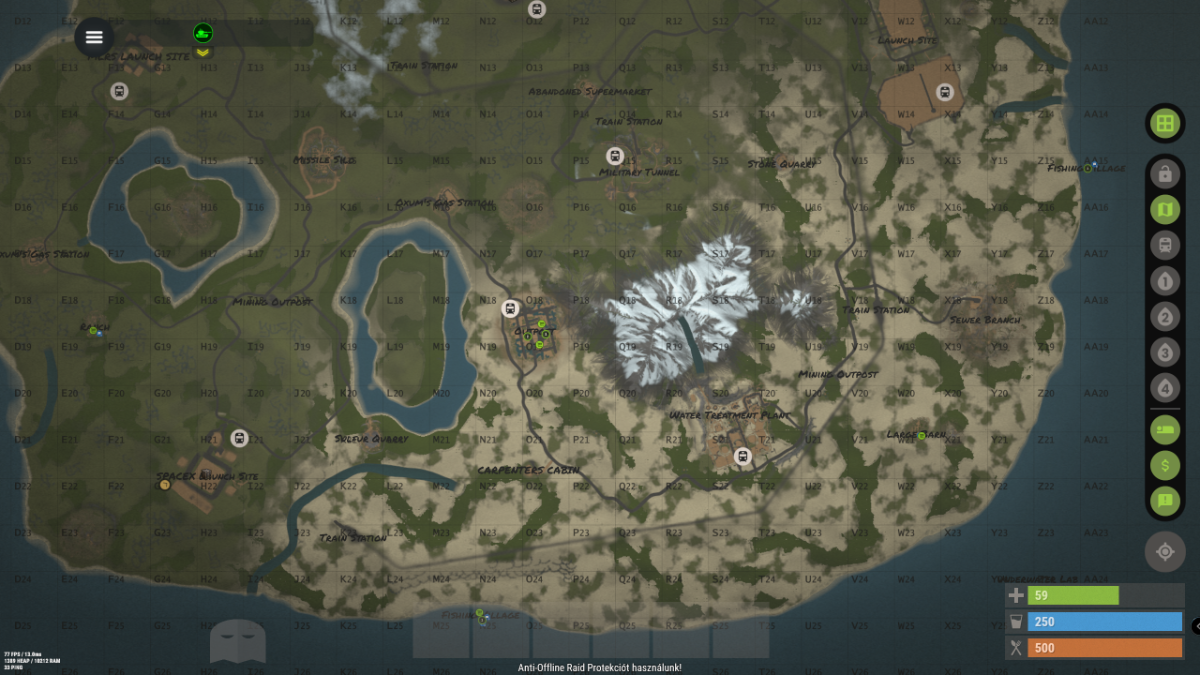This screenshot has height=675, width=1200.
Task: Toggle the train icon in the sidebar
Action: 1164,245
